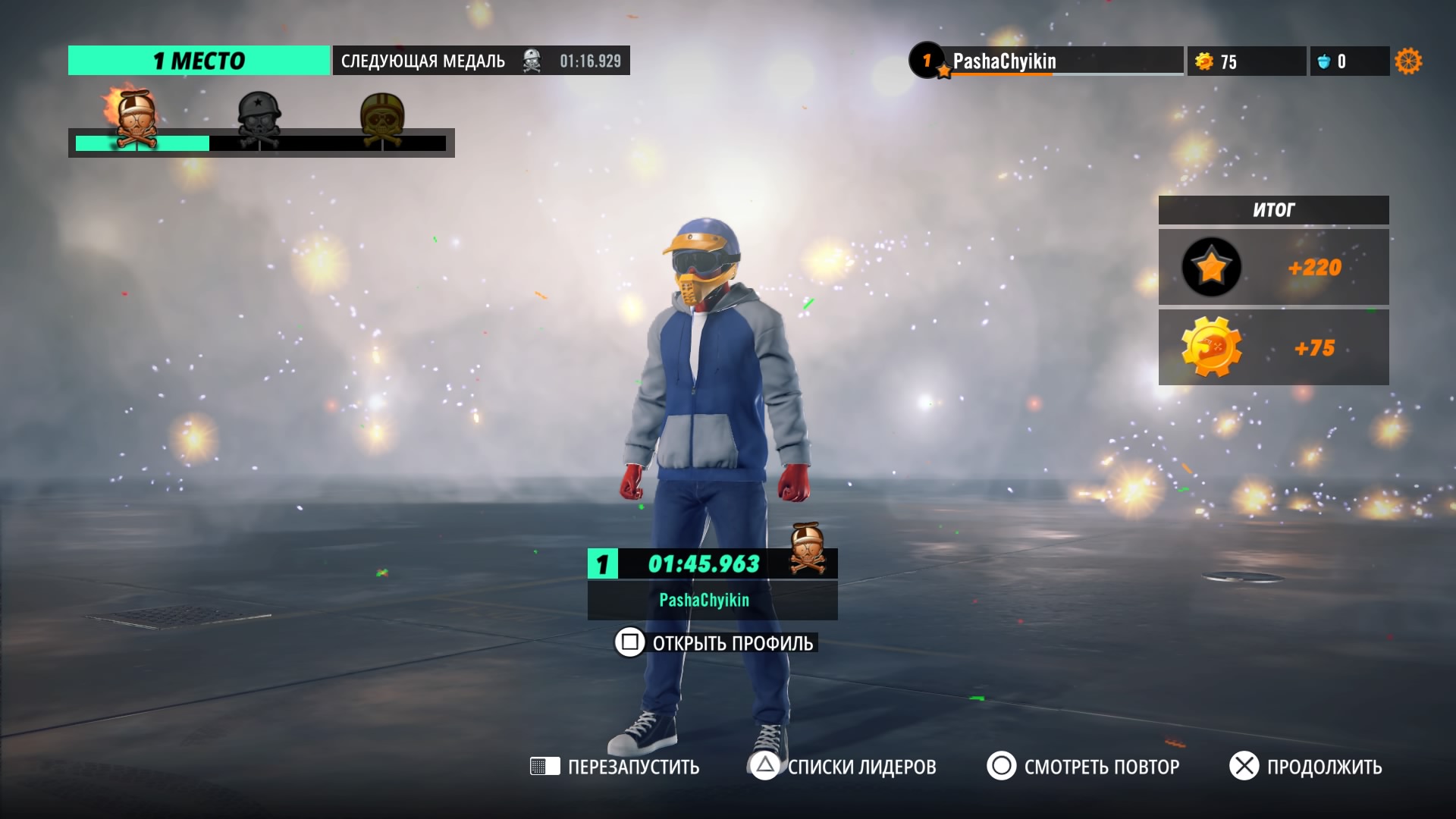The width and height of the screenshot is (1456, 819).
Task: Click the gear coin currency counter
Action: (x=1246, y=61)
